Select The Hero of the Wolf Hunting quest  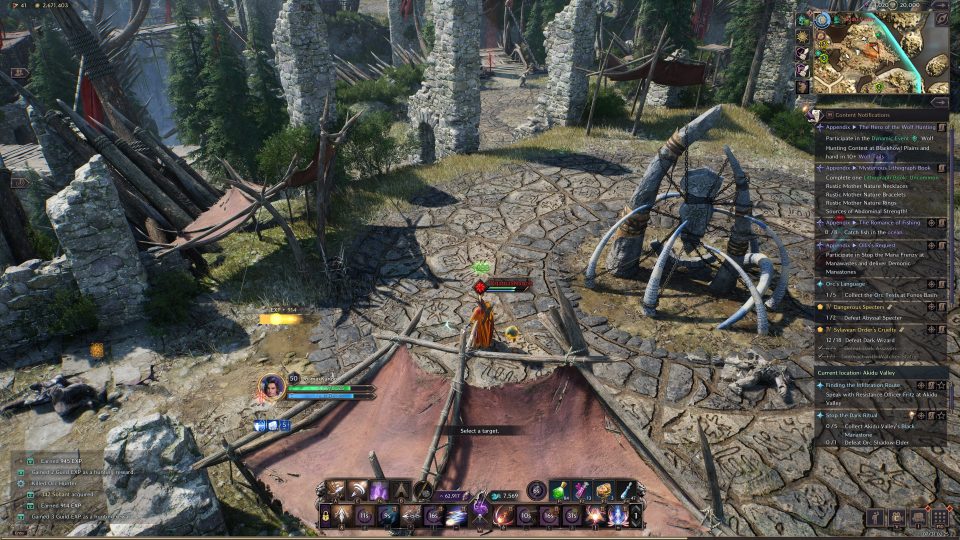coord(876,128)
